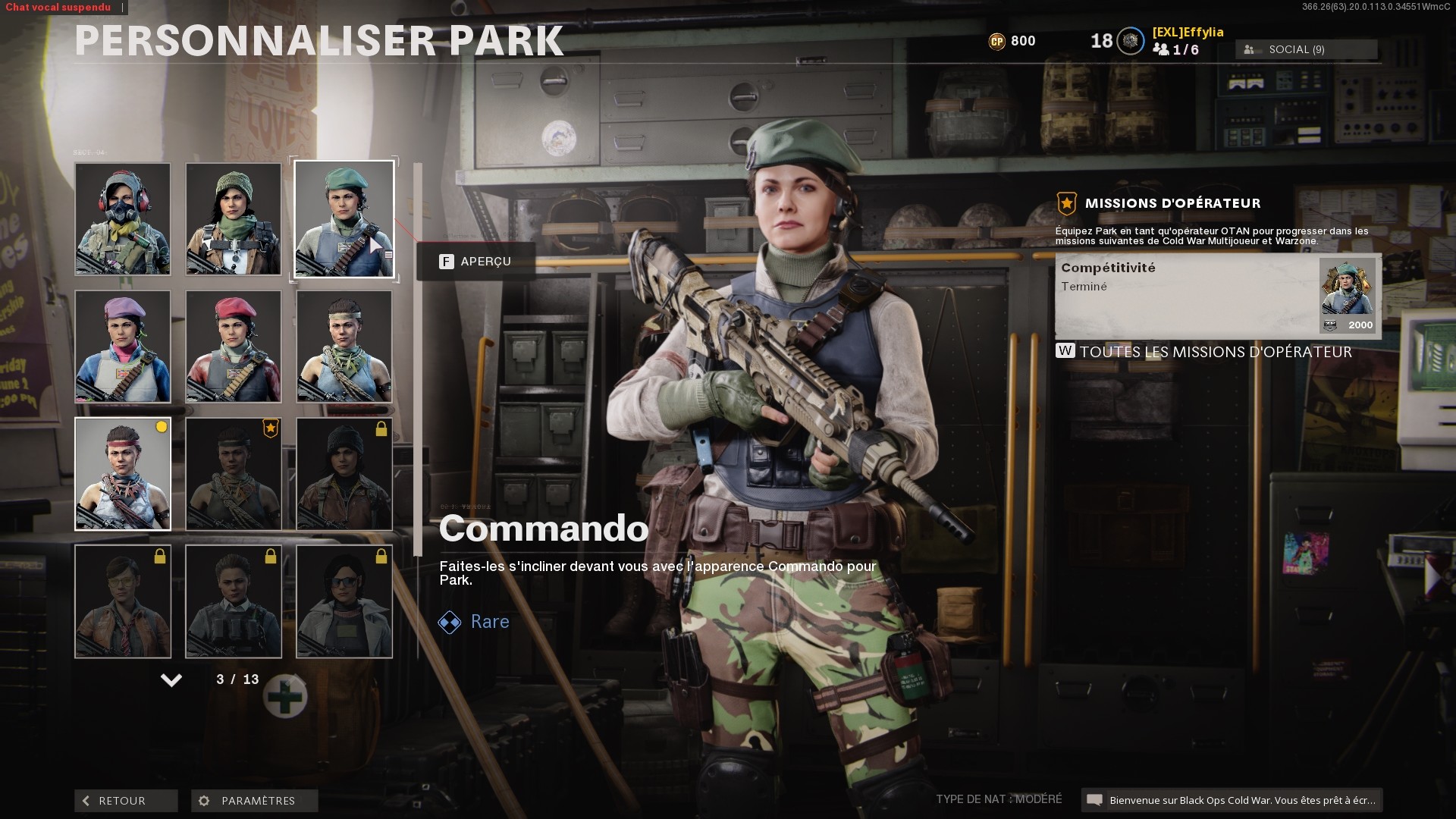Screen dimensions: 1456x819
Task: Click the Missions d'opérateur star badge icon
Action: (x=1066, y=203)
